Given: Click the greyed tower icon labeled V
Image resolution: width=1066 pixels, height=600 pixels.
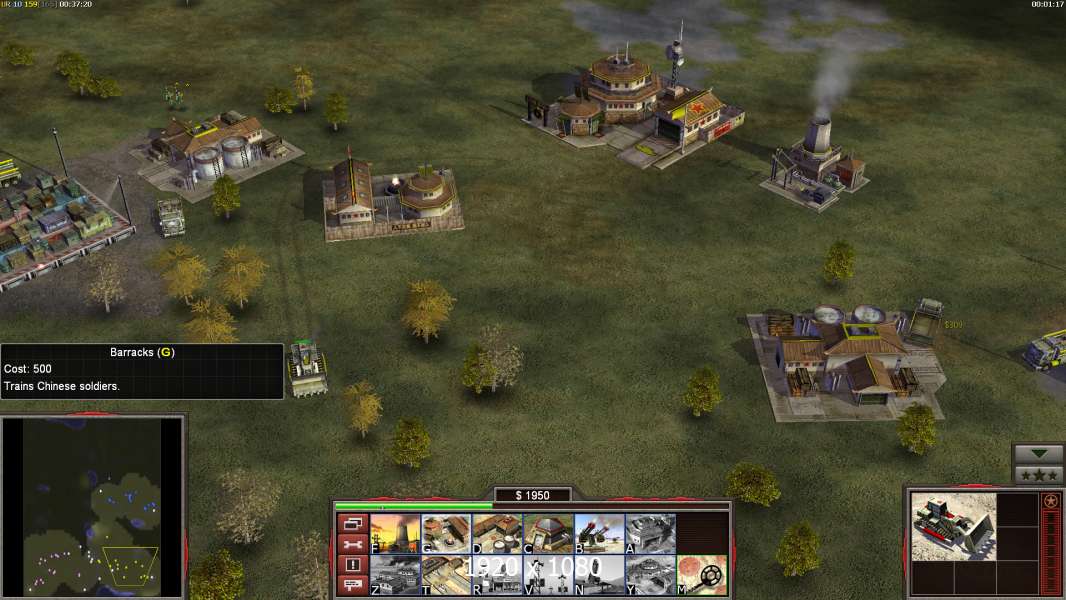Looking at the screenshot, I should pyautogui.click(x=548, y=575).
